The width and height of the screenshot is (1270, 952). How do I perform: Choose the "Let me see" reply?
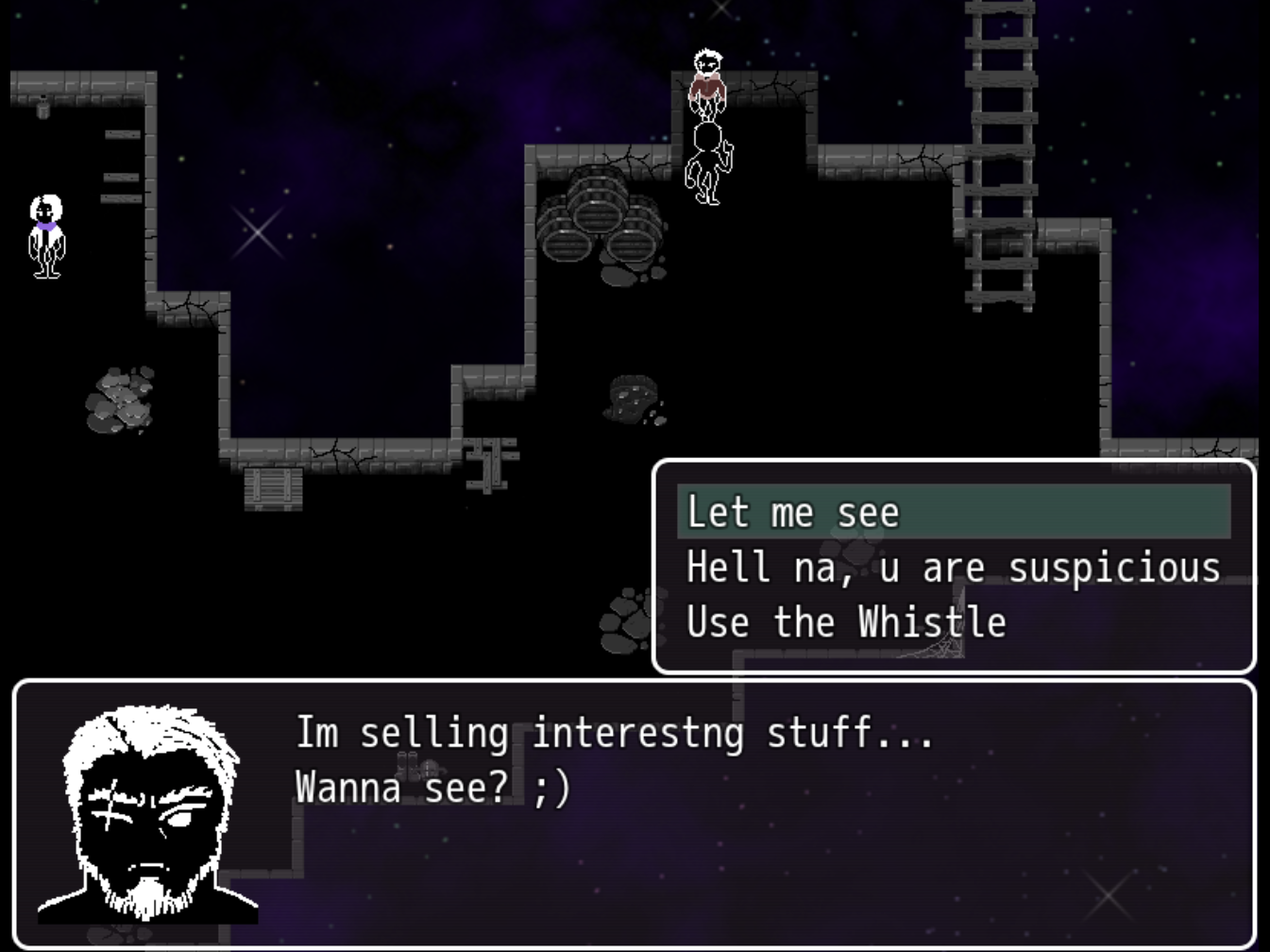(x=953, y=512)
